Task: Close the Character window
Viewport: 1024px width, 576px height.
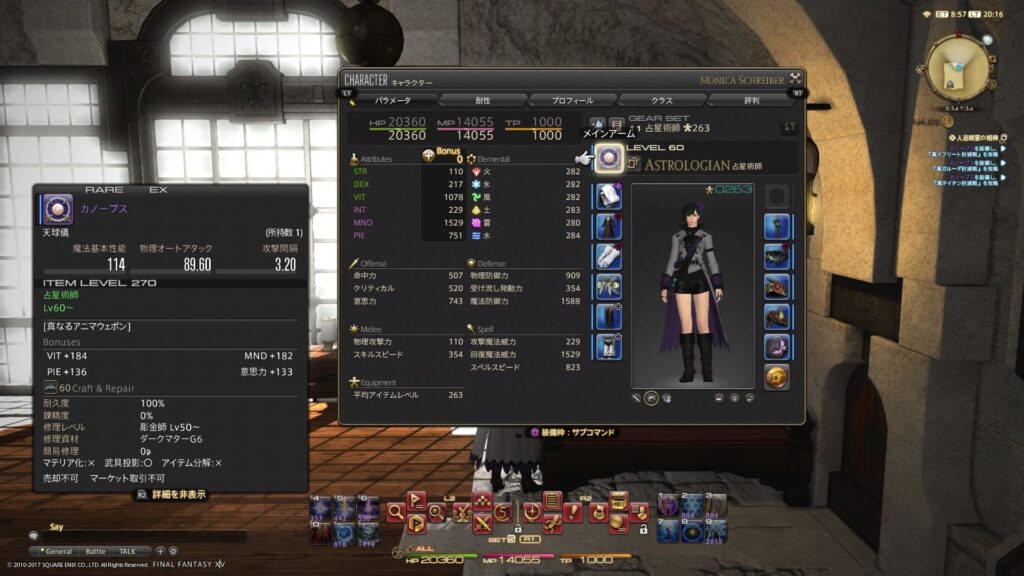Action: pos(795,78)
